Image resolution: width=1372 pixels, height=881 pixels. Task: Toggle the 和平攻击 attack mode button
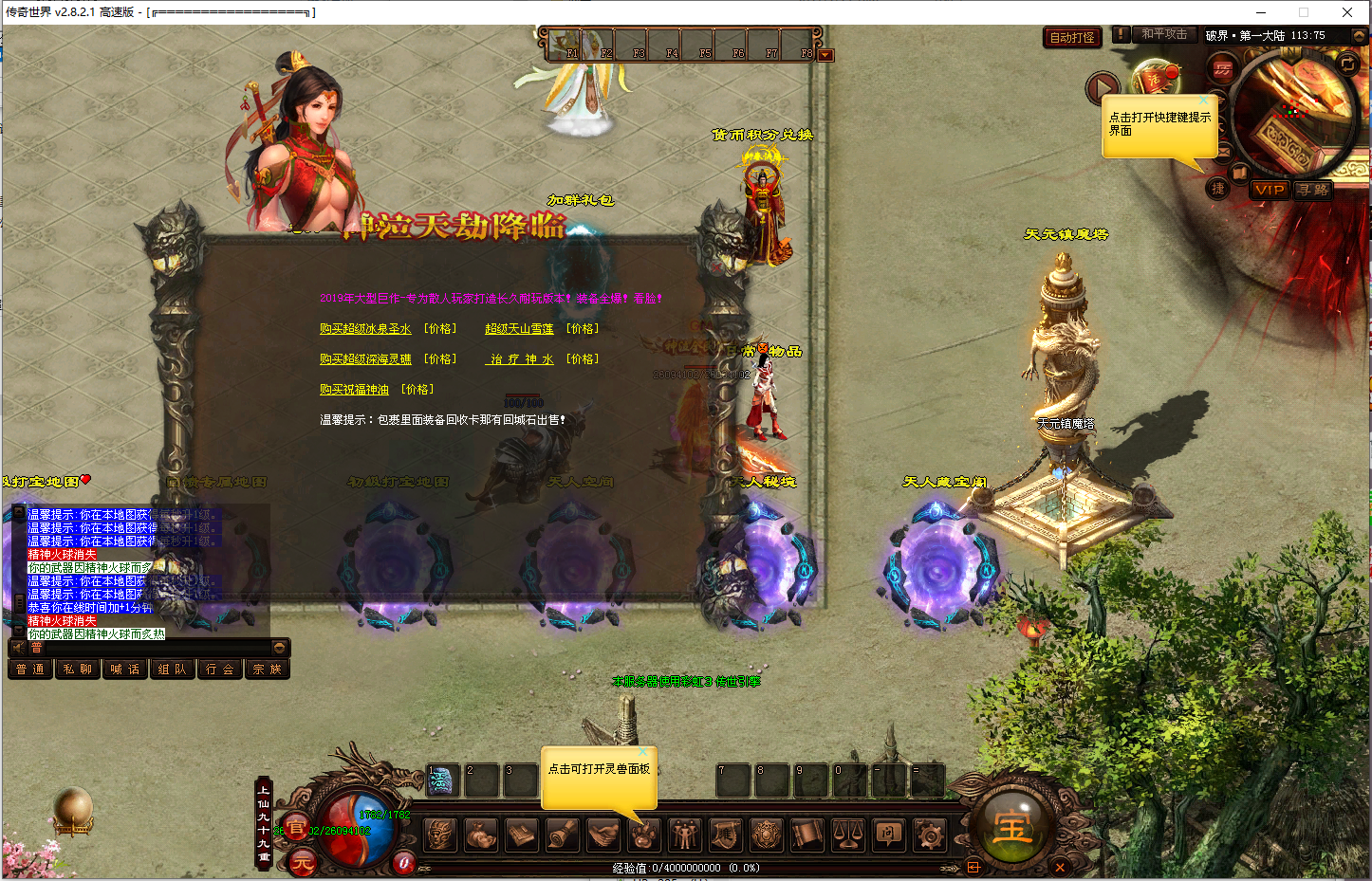1163,34
